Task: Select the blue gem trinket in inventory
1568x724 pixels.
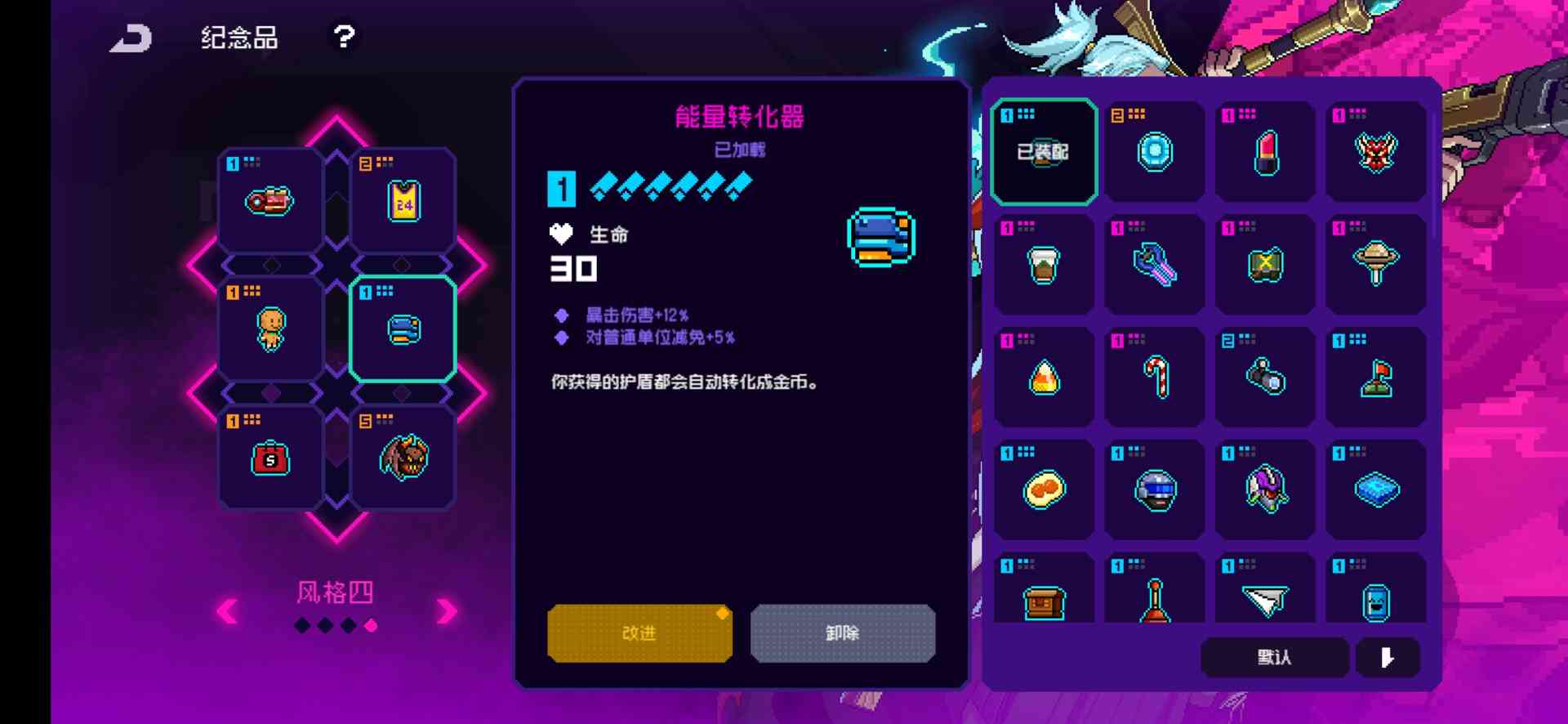Action: [1154, 151]
